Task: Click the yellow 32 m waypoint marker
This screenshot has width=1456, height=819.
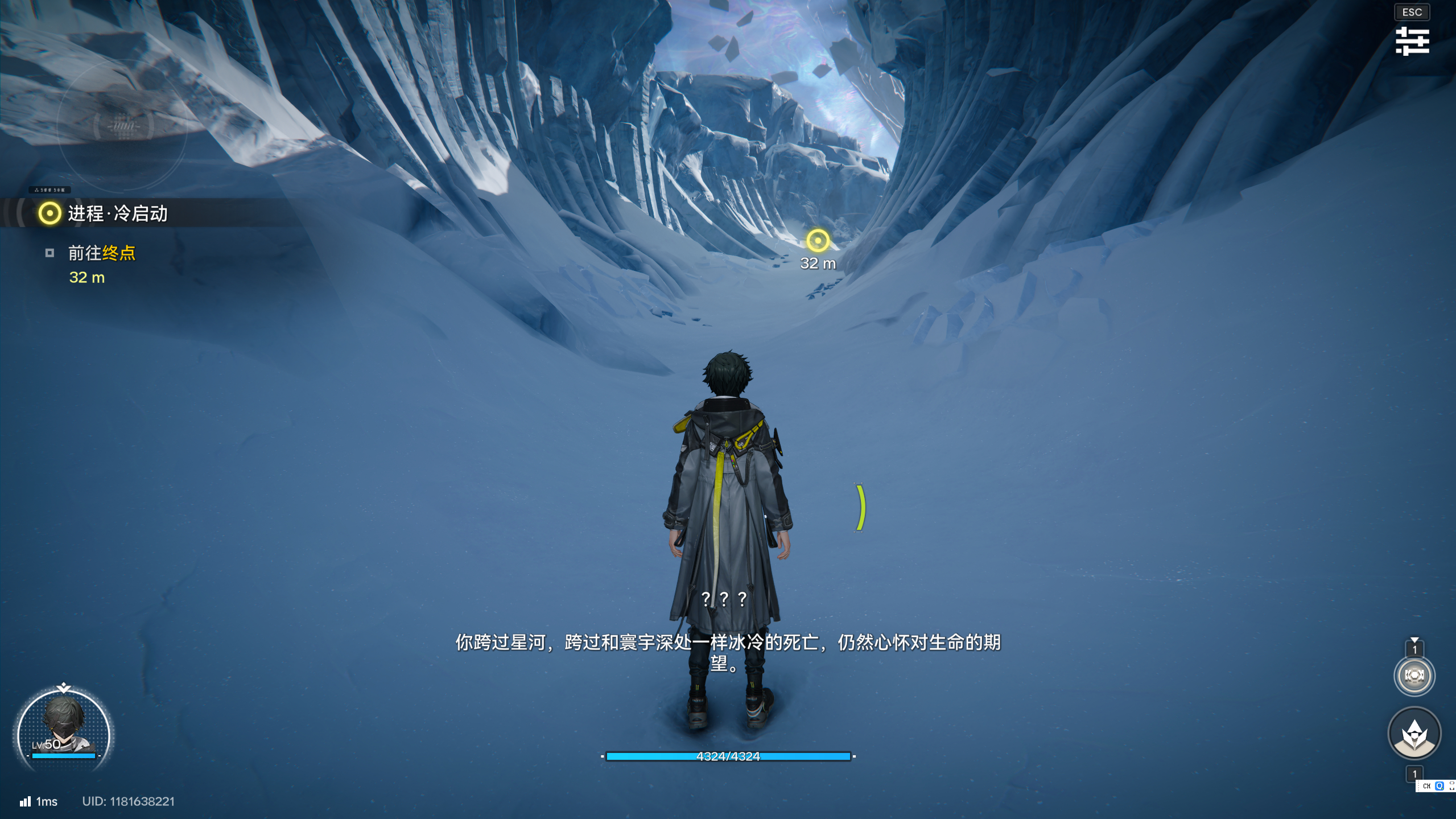Action: pos(818,241)
